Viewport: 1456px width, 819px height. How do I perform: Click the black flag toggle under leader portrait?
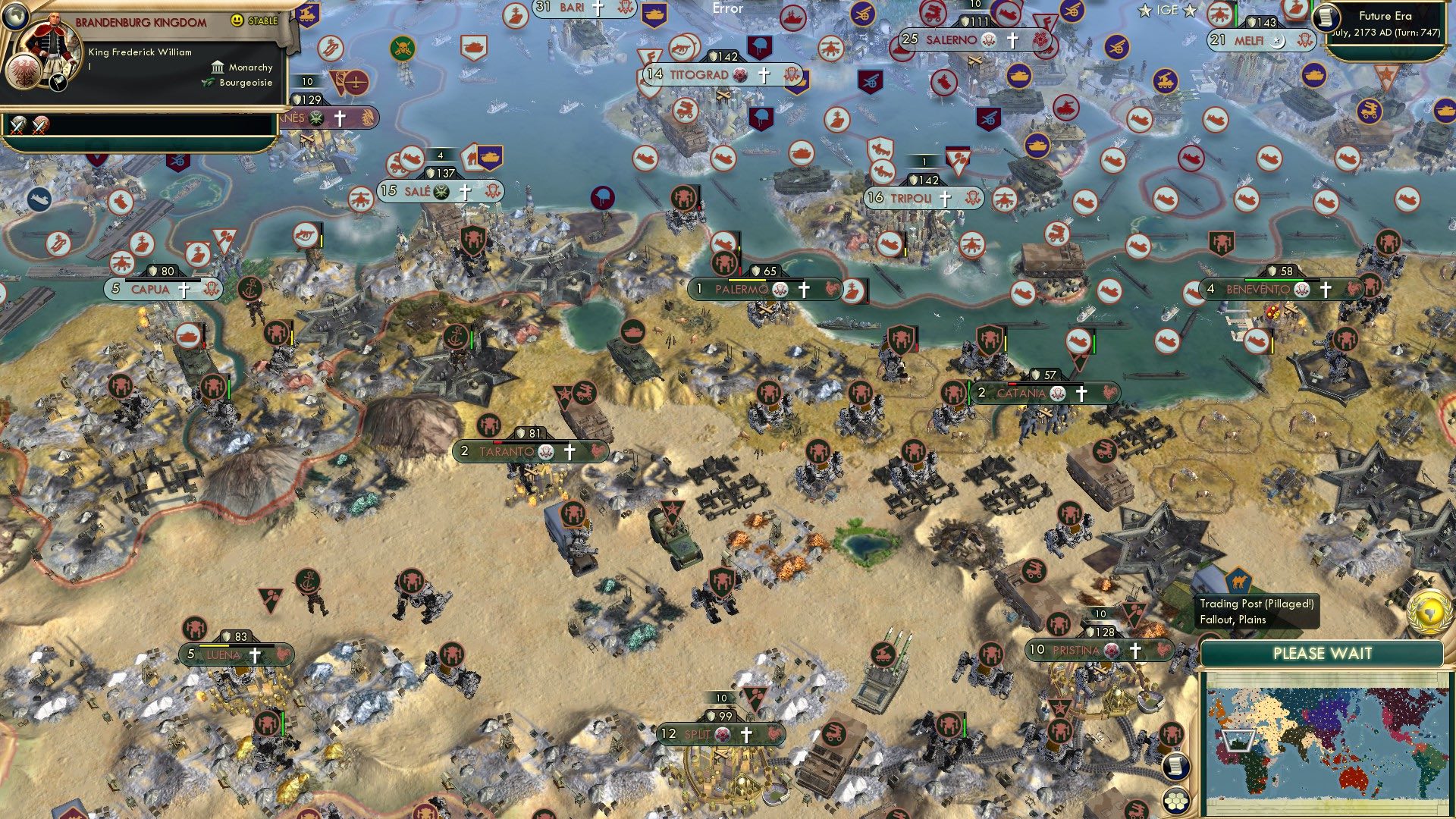(x=58, y=83)
